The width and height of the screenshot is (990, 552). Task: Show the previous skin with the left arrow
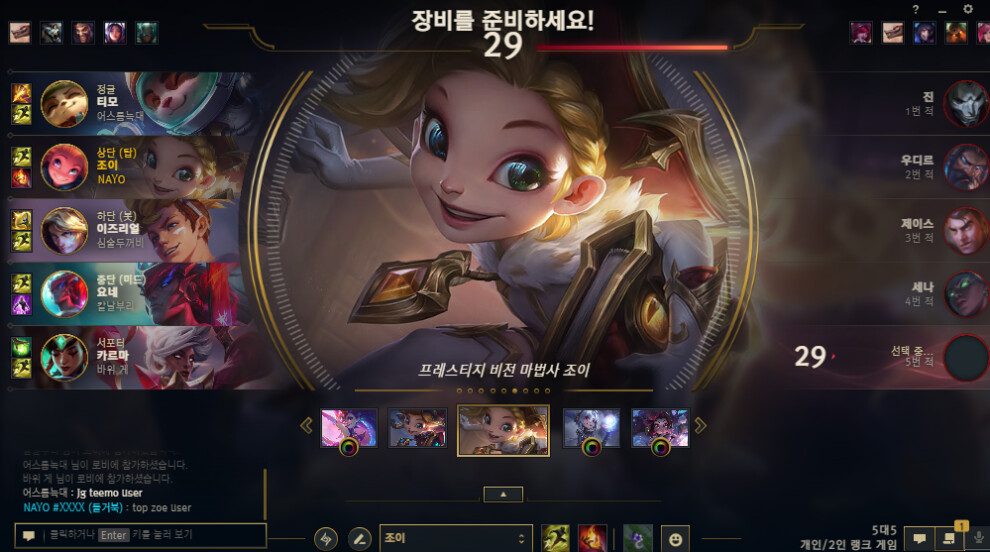[x=307, y=425]
